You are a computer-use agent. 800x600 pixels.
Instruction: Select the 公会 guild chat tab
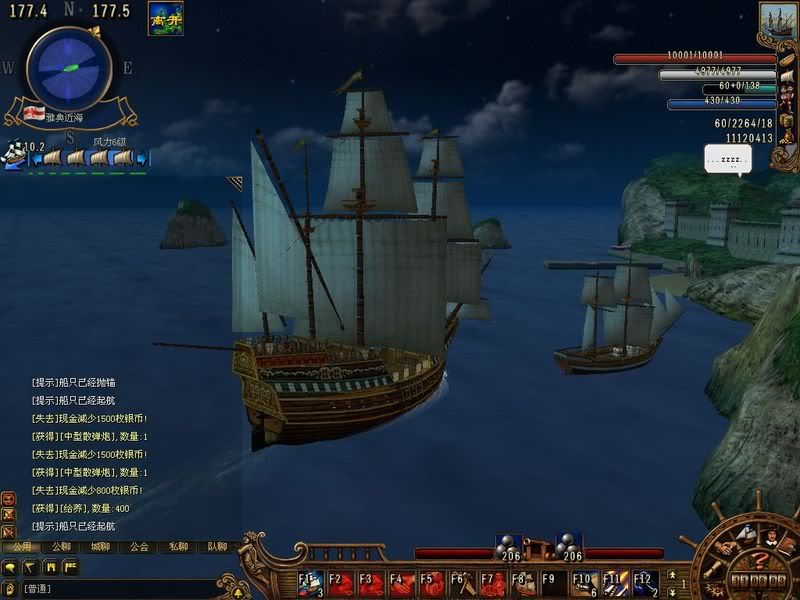click(139, 547)
